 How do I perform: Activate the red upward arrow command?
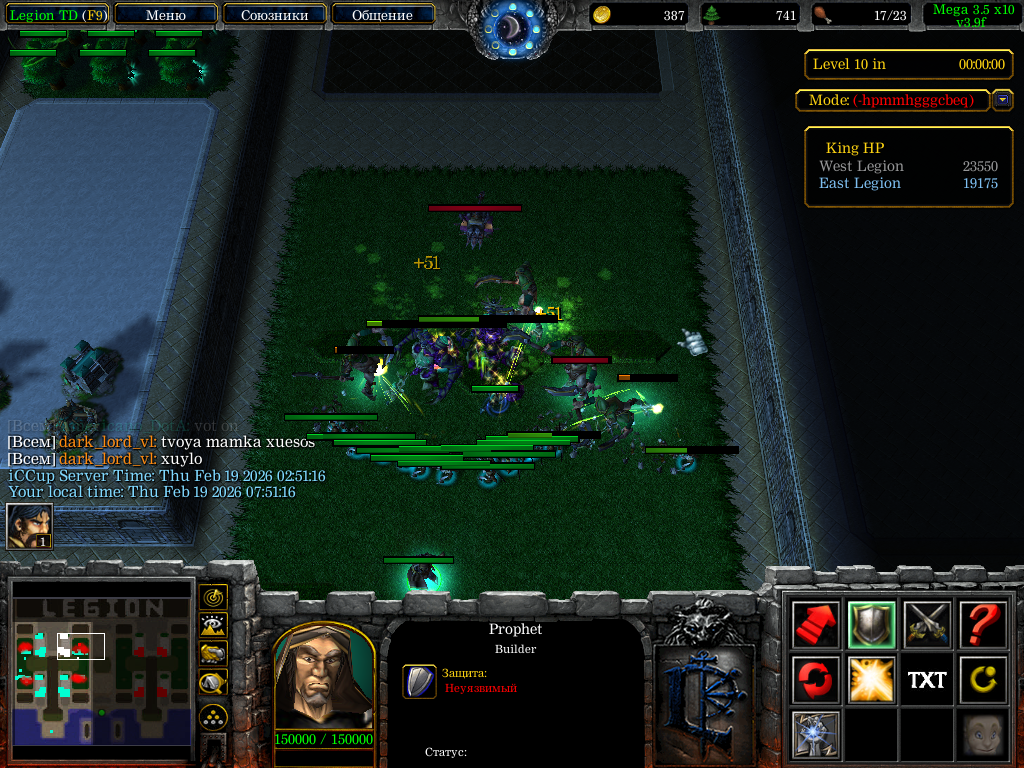(815, 625)
